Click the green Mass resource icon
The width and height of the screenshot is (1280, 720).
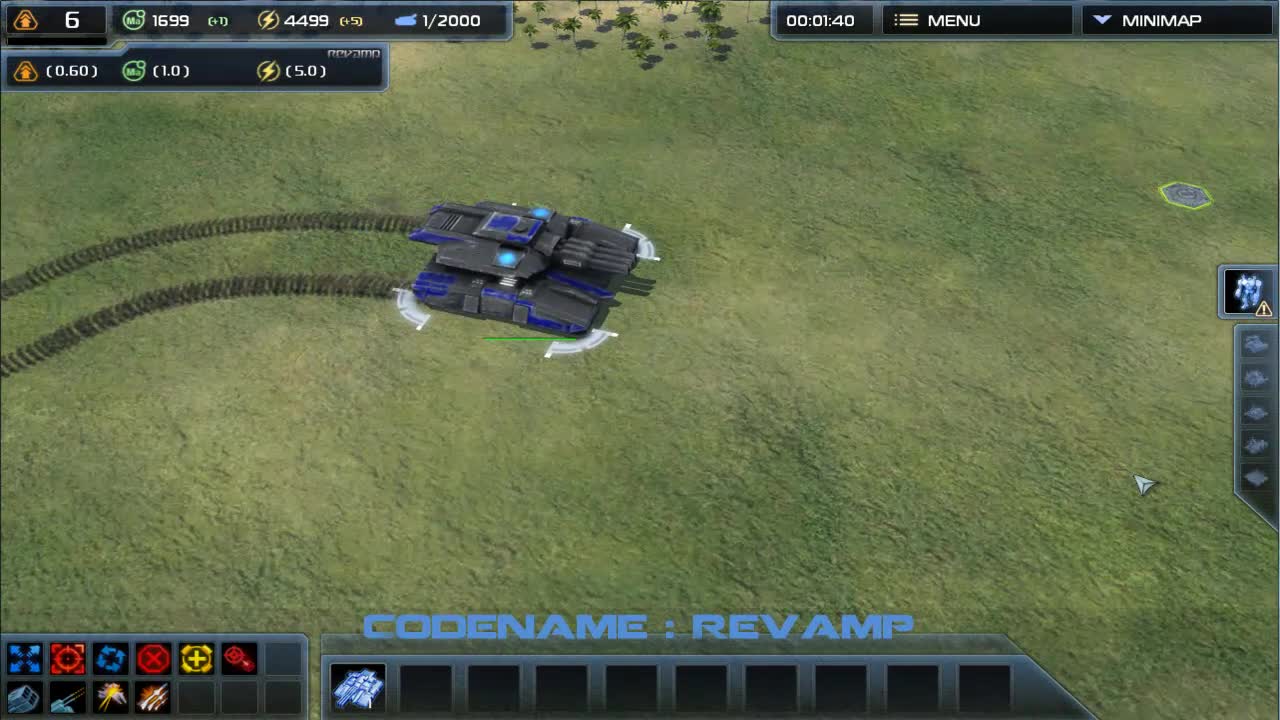(133, 19)
